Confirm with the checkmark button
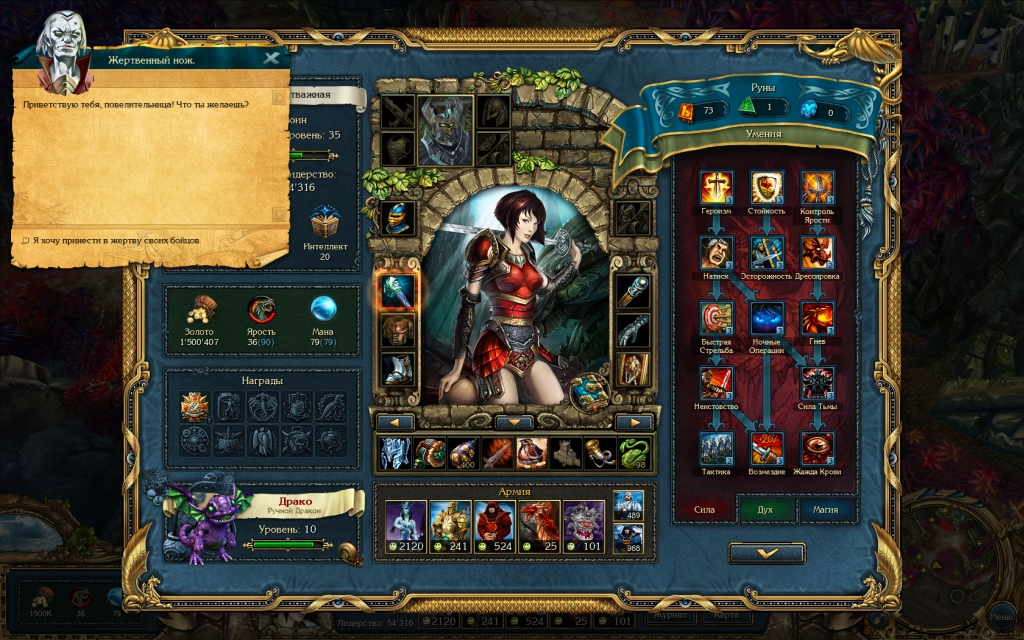This screenshot has height=640, width=1024. coord(766,552)
